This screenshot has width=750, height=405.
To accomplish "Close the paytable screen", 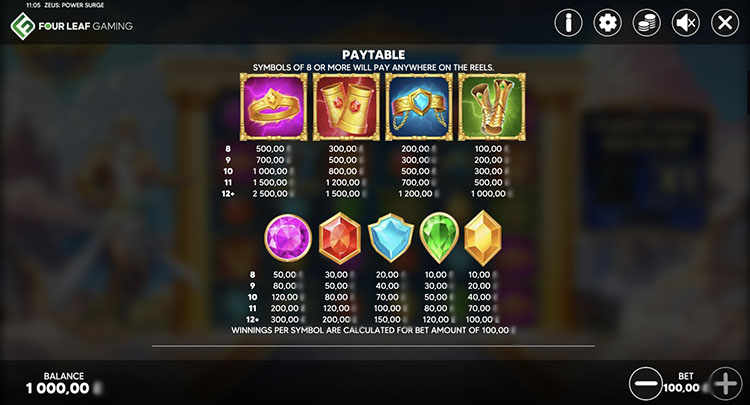I will 725,22.
